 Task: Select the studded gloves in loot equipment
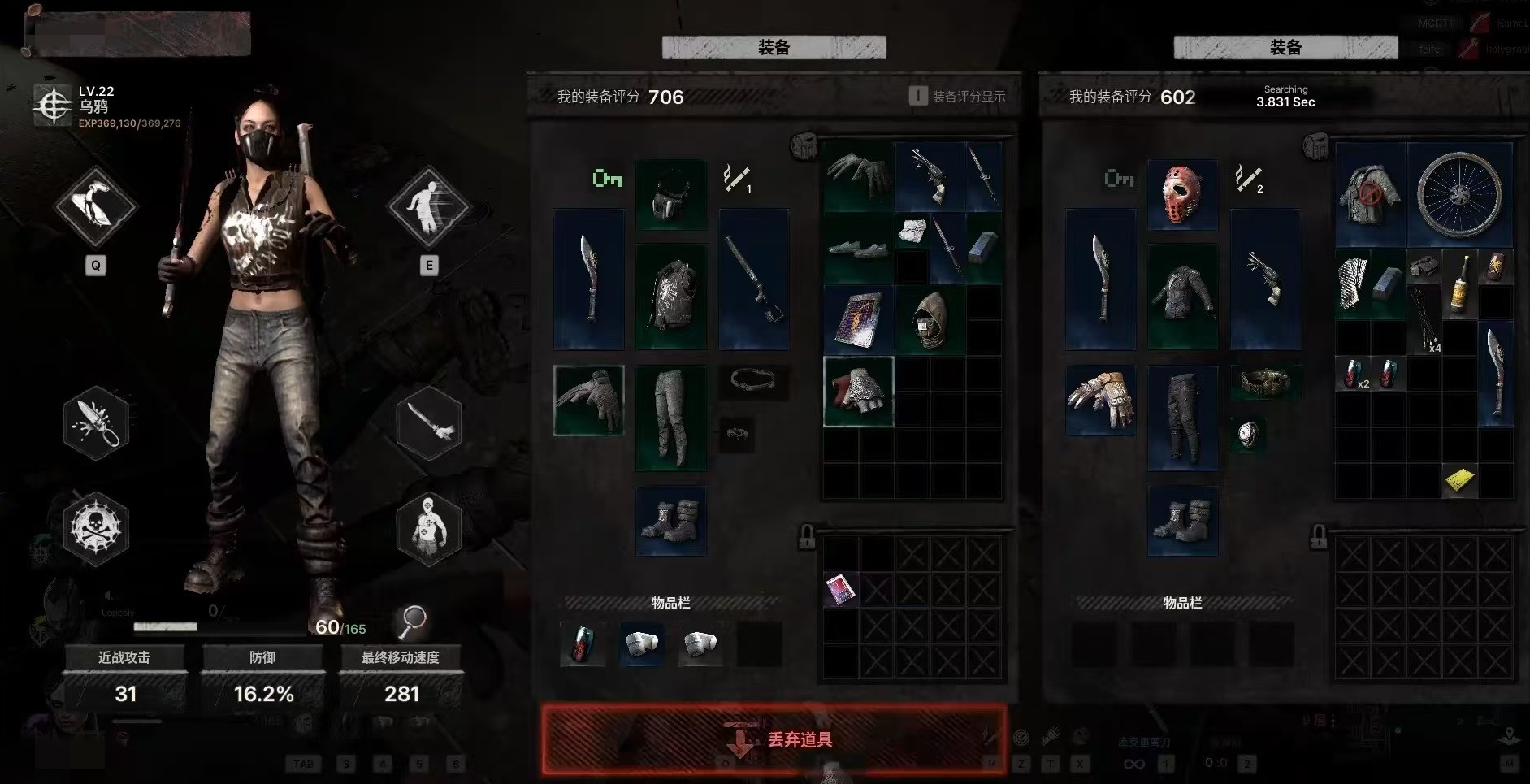(1101, 400)
